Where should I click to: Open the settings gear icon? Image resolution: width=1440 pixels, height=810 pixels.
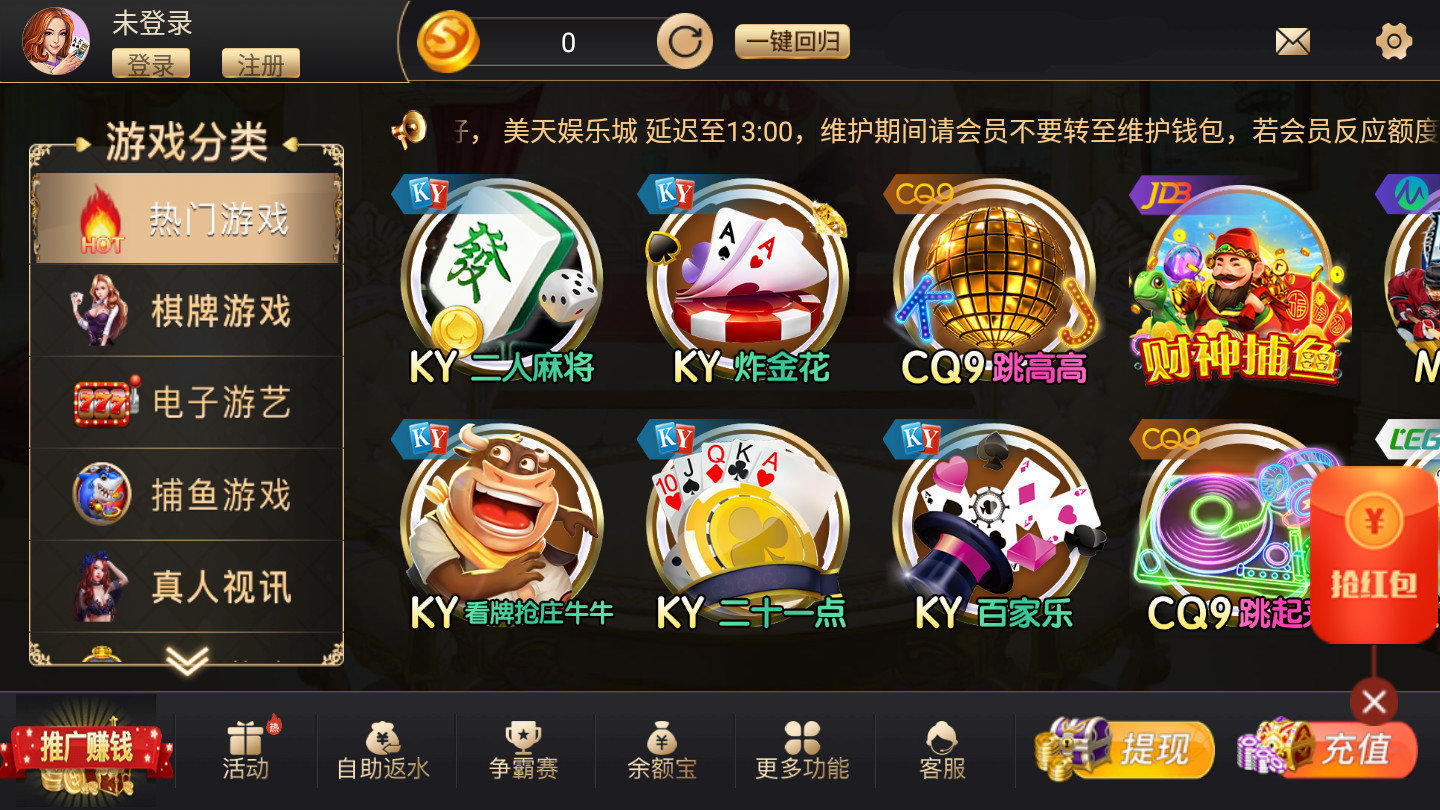1396,40
